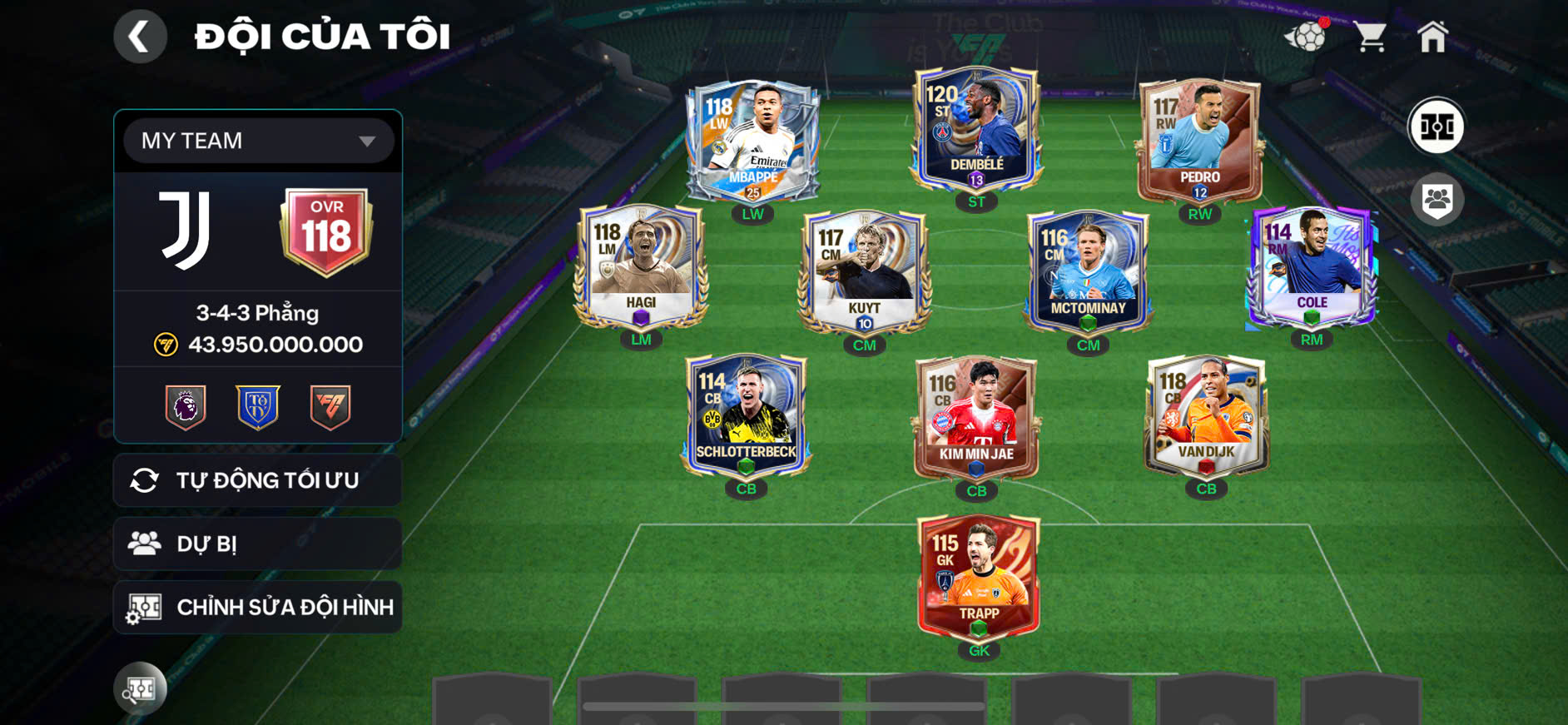1568x725 pixels.
Task: Pick Pedro's RW player card
Action: pyautogui.click(x=1199, y=142)
